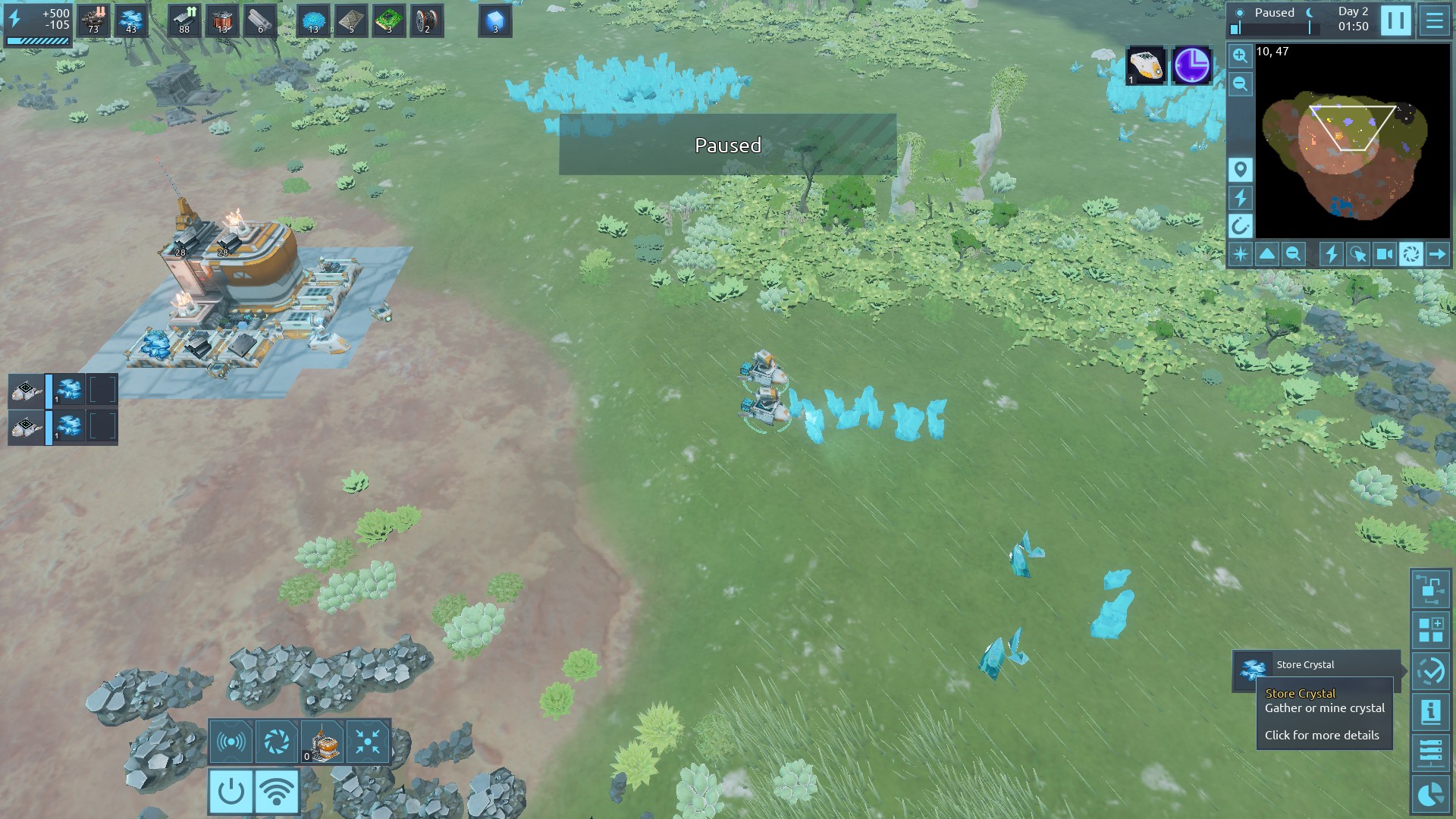Image resolution: width=1456 pixels, height=819 pixels.
Task: Click the power button
Action: point(231,792)
